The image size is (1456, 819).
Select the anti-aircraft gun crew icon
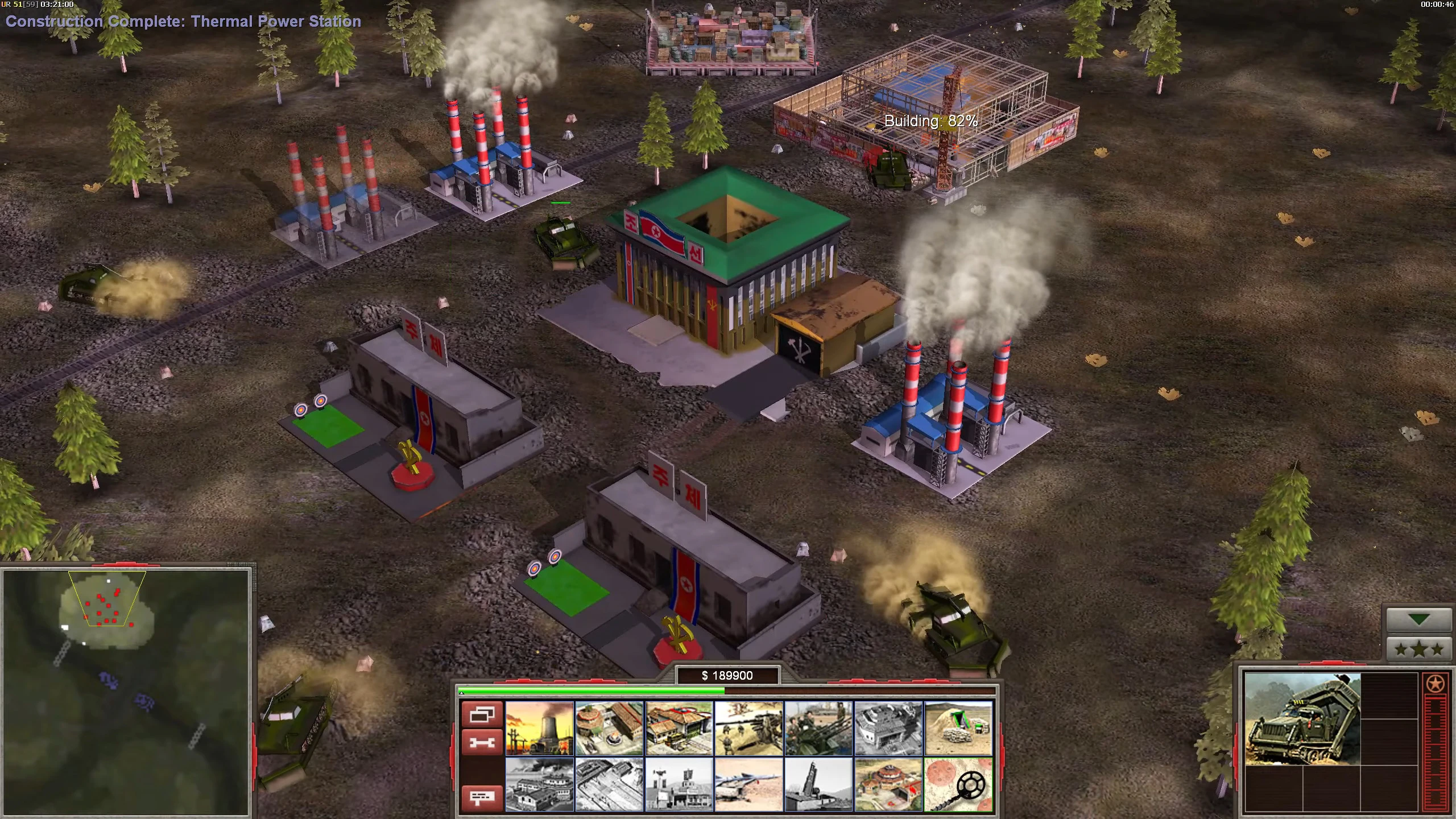(818, 728)
